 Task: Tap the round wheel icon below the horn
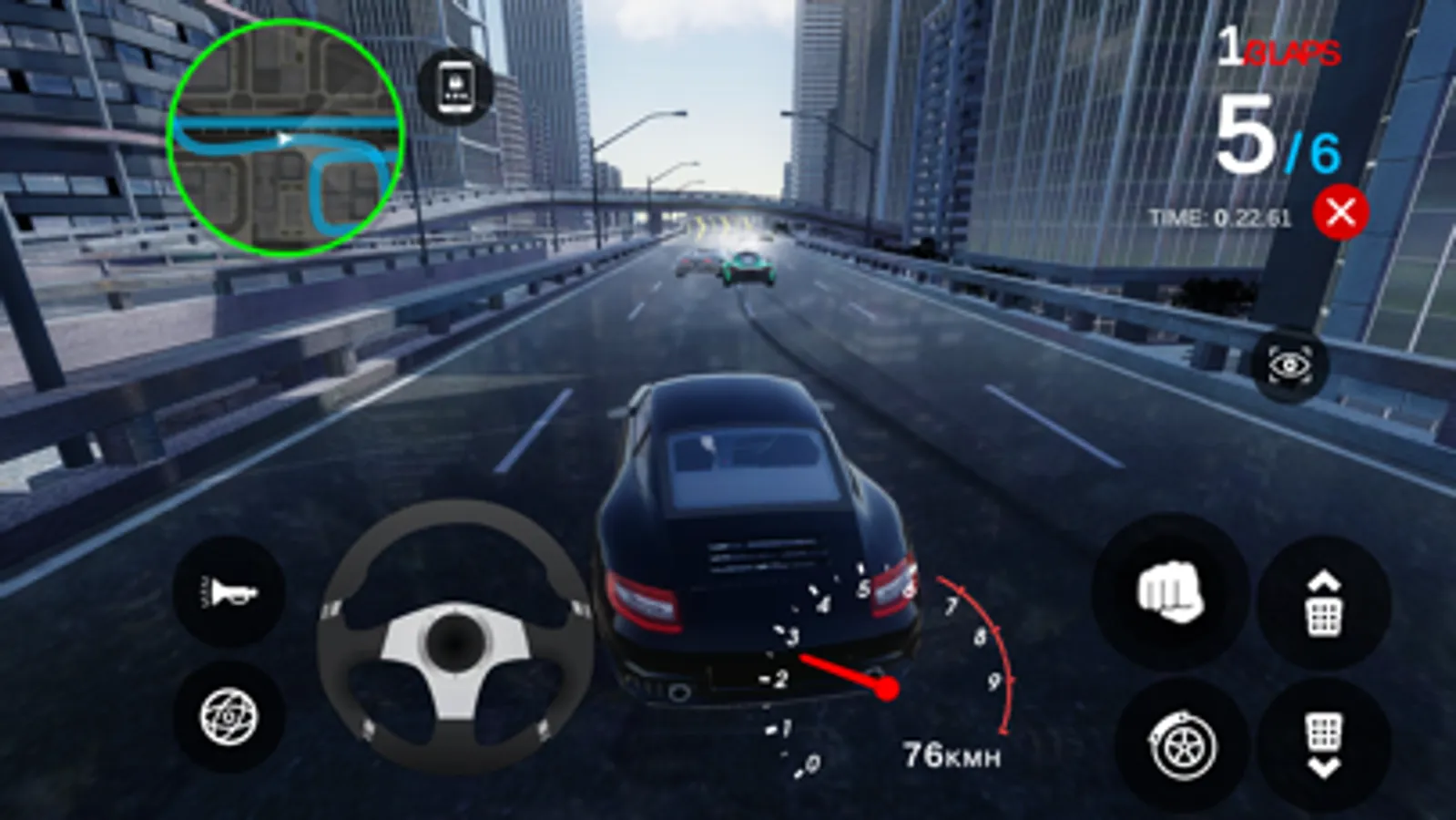(229, 717)
